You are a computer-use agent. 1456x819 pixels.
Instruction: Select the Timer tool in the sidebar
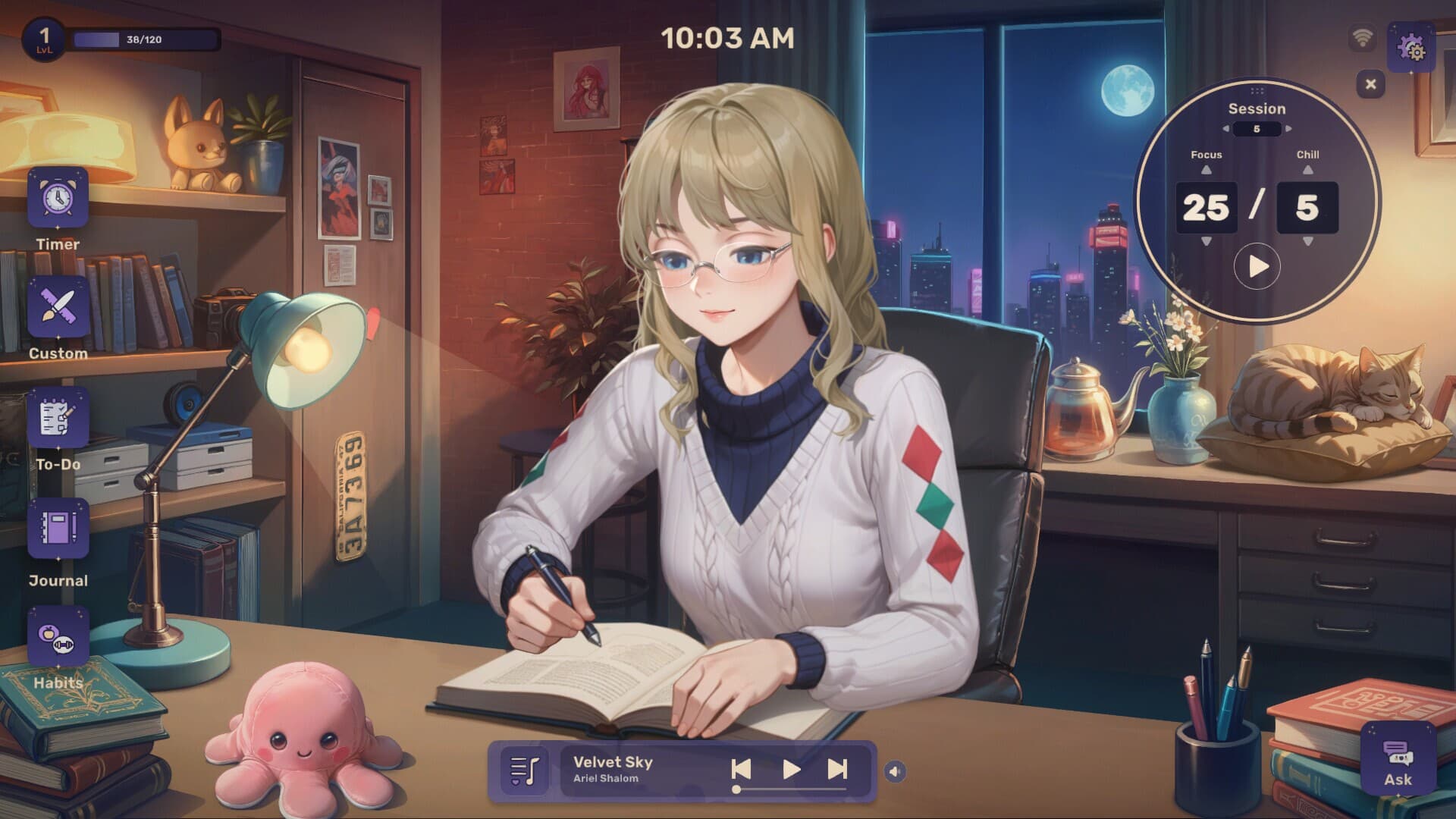tap(57, 199)
